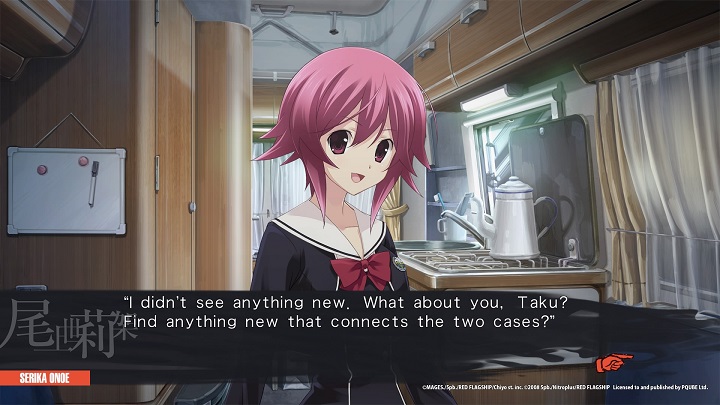Click the red pointing hand advance icon
Viewport: 720px width, 405px height.
(x=609, y=362)
